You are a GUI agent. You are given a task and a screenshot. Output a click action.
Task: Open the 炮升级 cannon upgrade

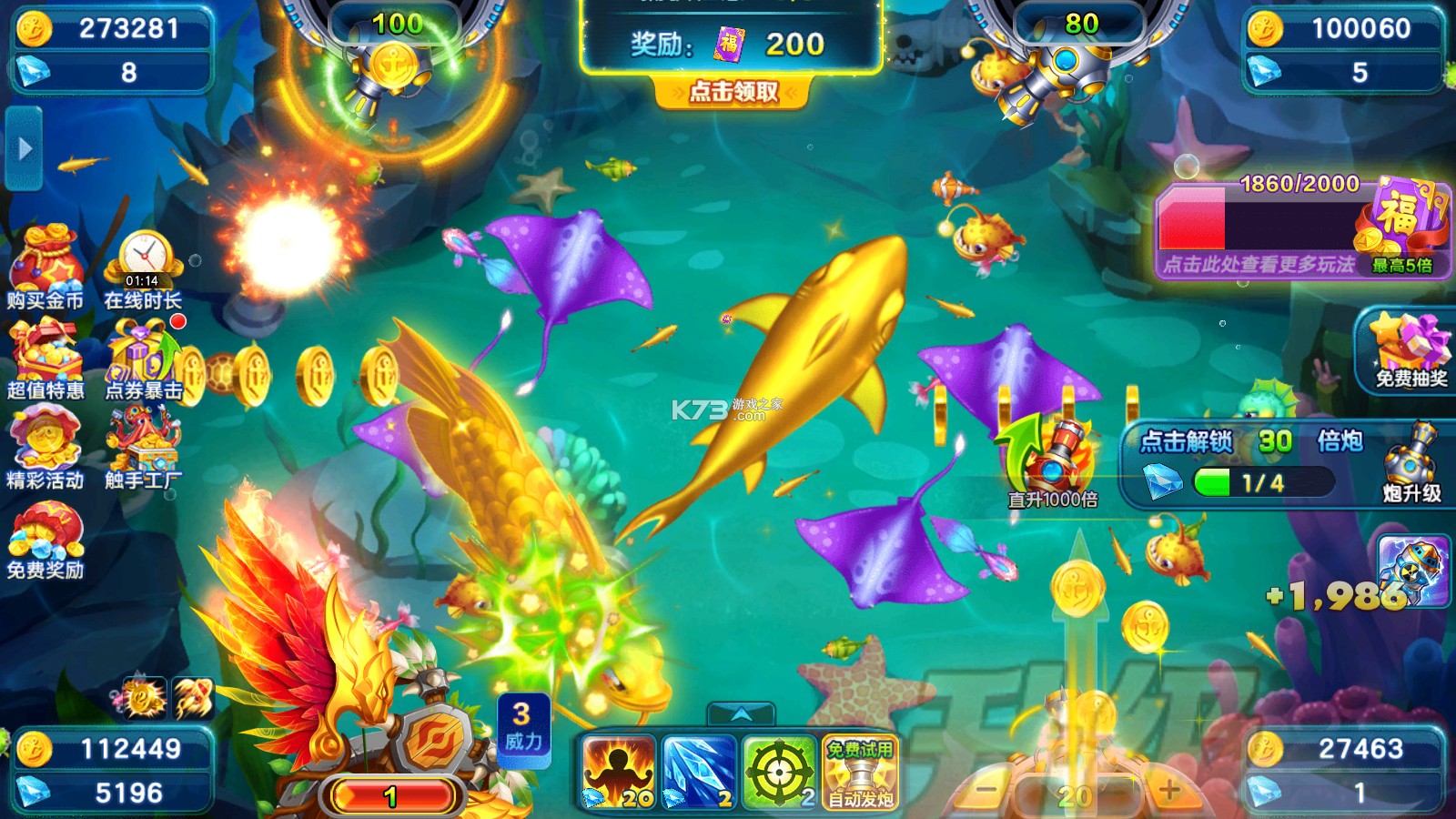pos(1410,464)
